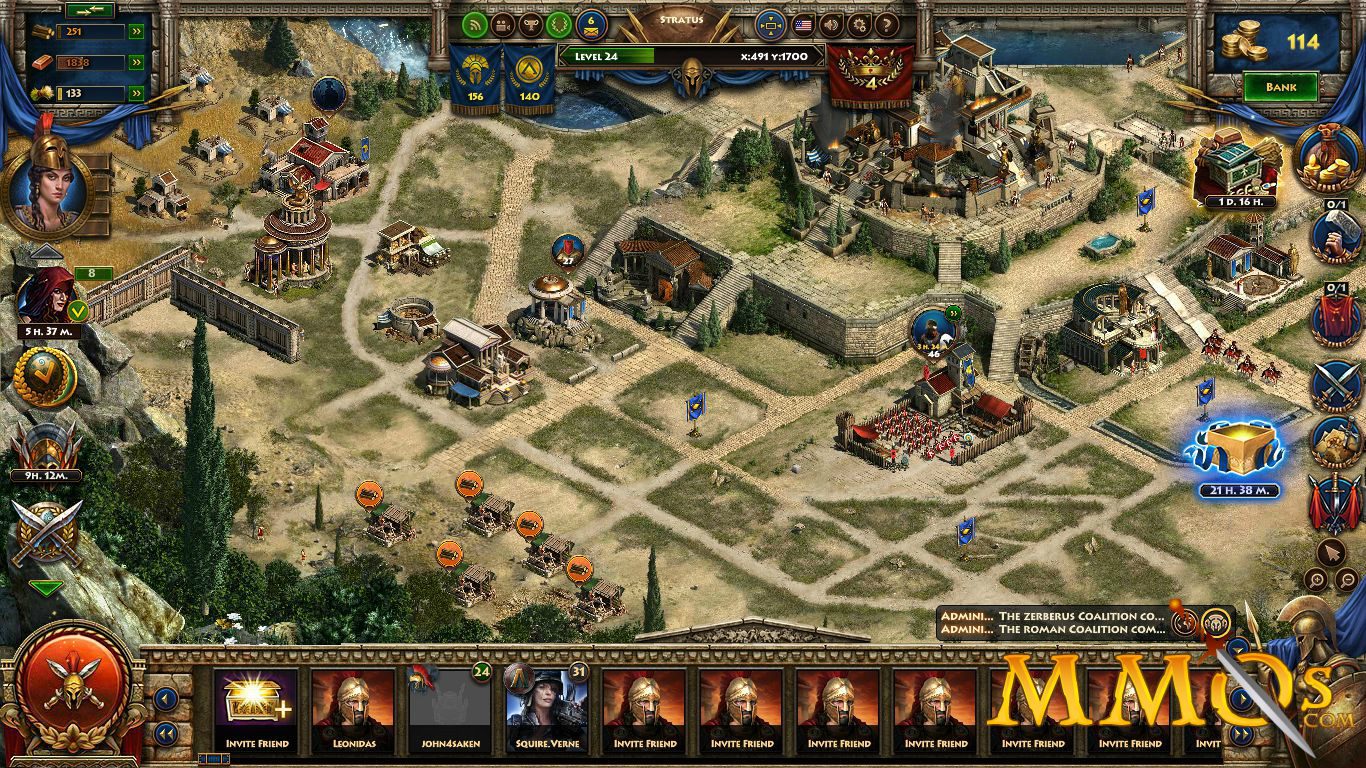Screen dimensions: 1366x768
Task: Open help with the question mark icon
Action: pos(886,26)
